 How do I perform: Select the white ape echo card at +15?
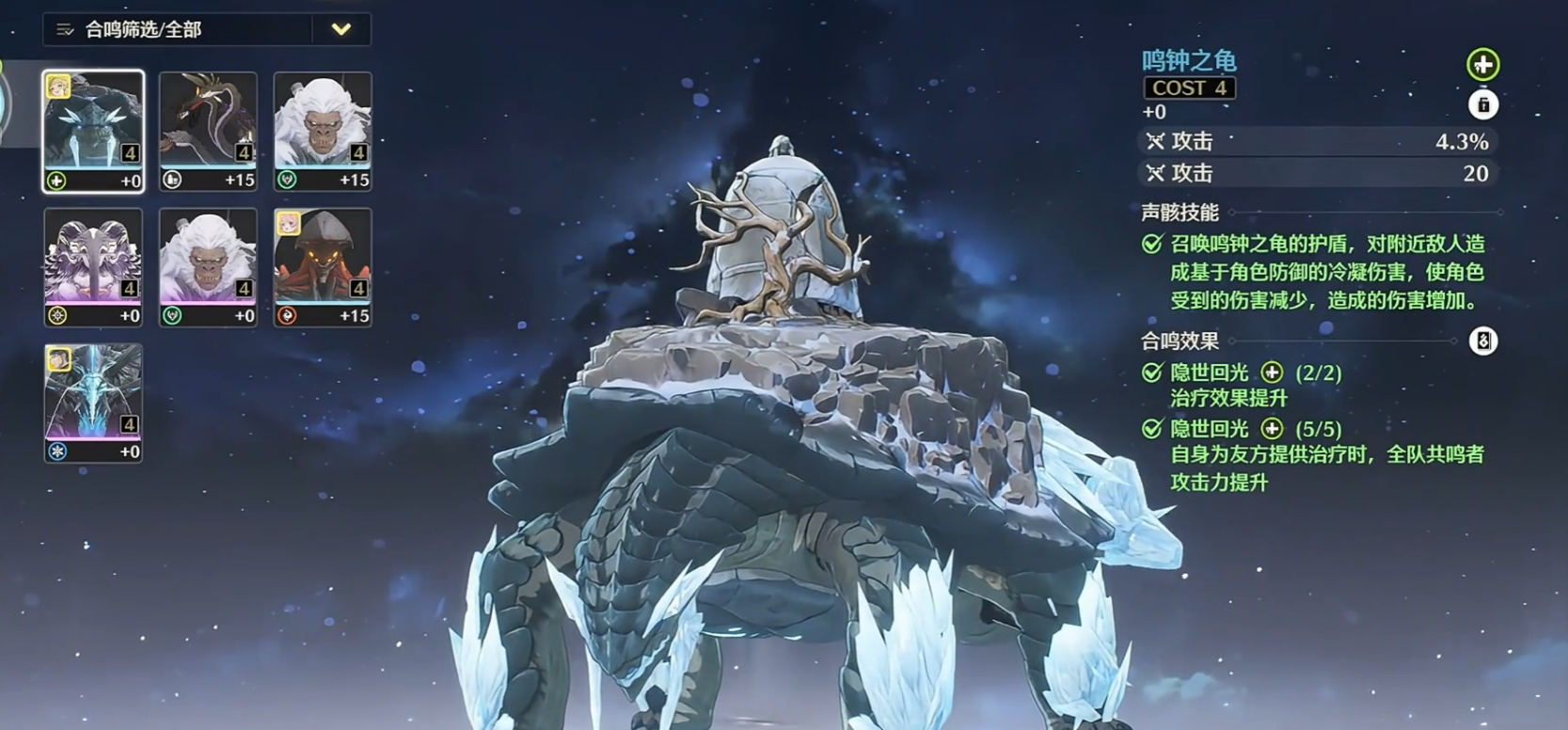pos(323,131)
